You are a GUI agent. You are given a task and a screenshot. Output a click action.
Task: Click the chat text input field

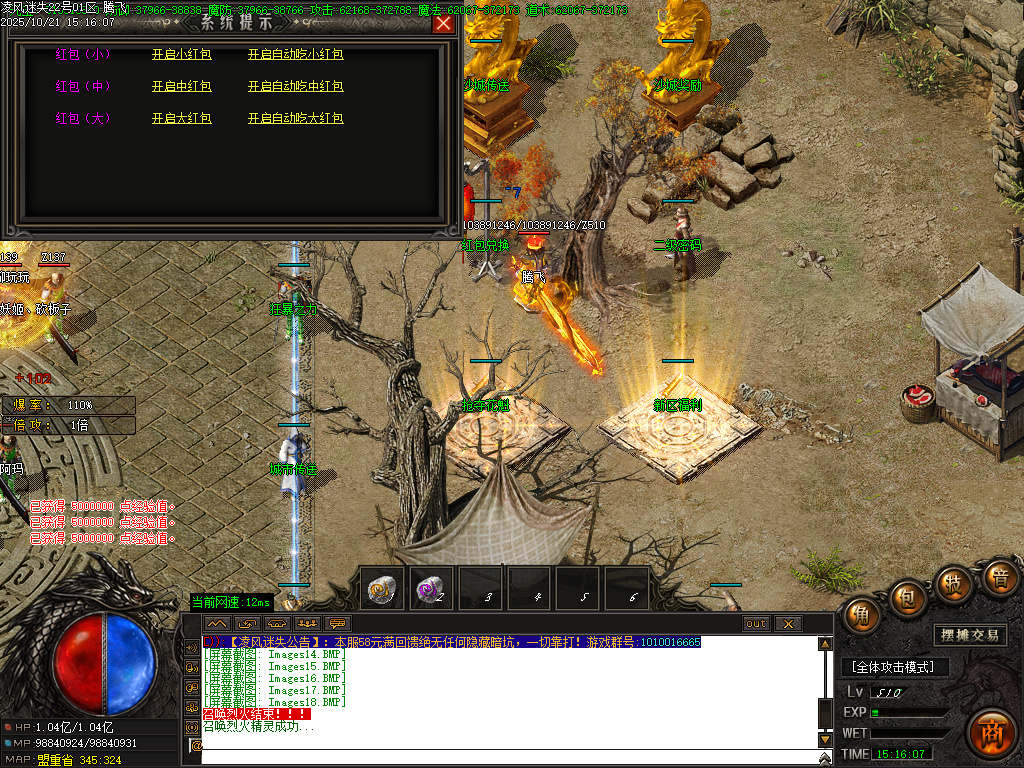pos(500,746)
